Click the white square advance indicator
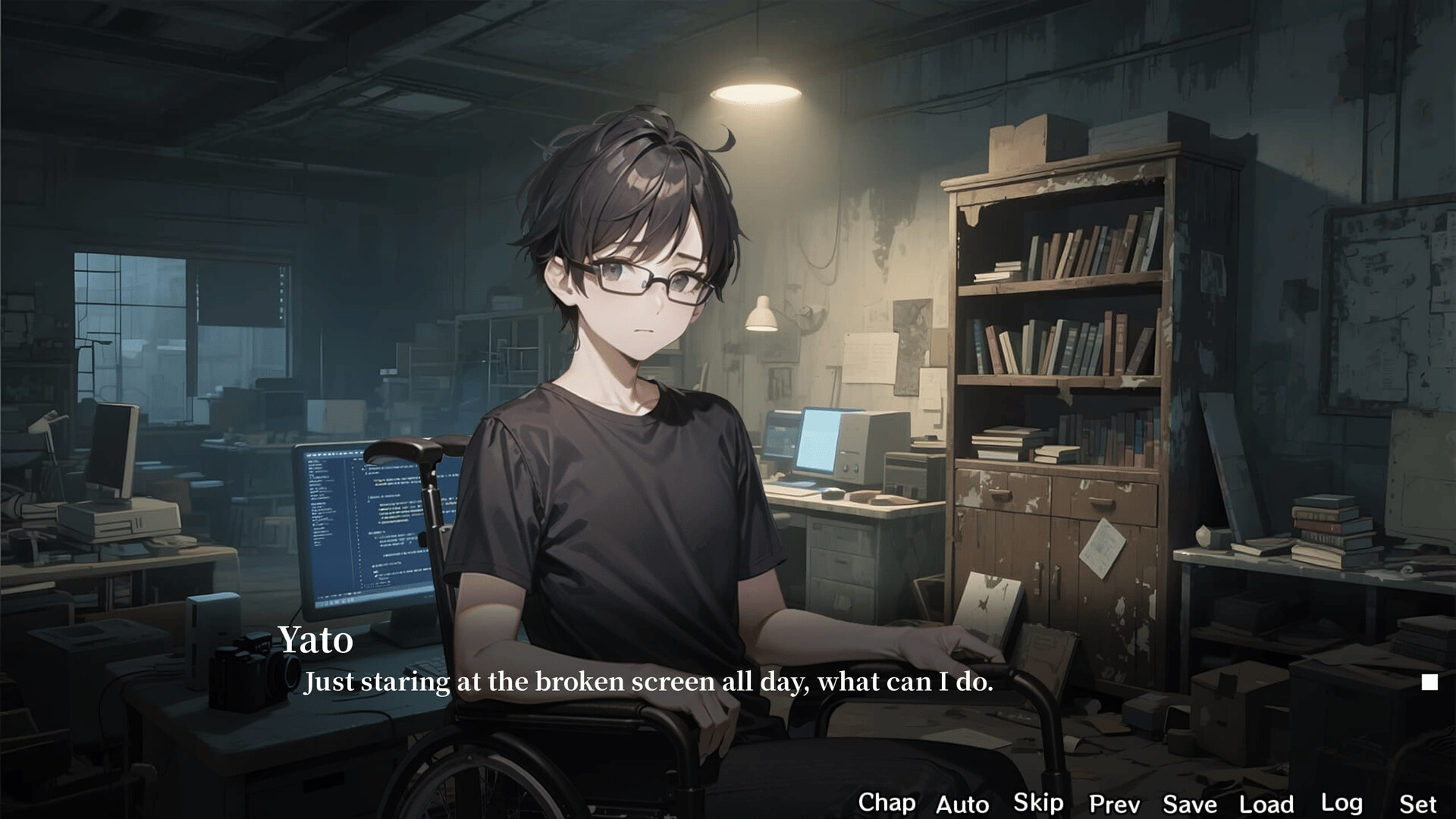Image resolution: width=1456 pixels, height=819 pixels. coord(1429,682)
